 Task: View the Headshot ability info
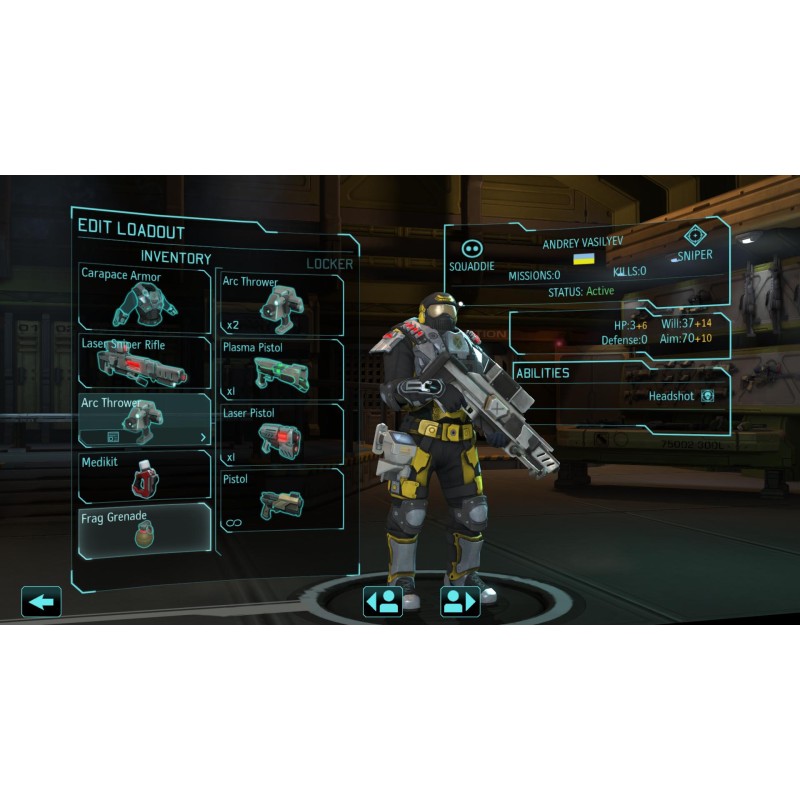707,396
